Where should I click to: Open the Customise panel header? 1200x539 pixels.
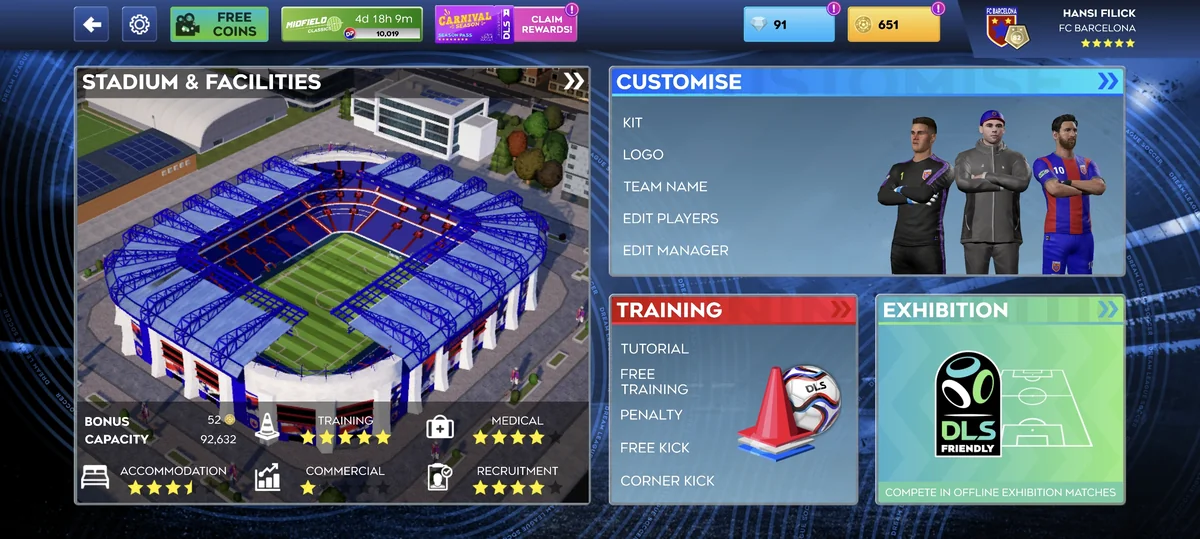click(866, 82)
